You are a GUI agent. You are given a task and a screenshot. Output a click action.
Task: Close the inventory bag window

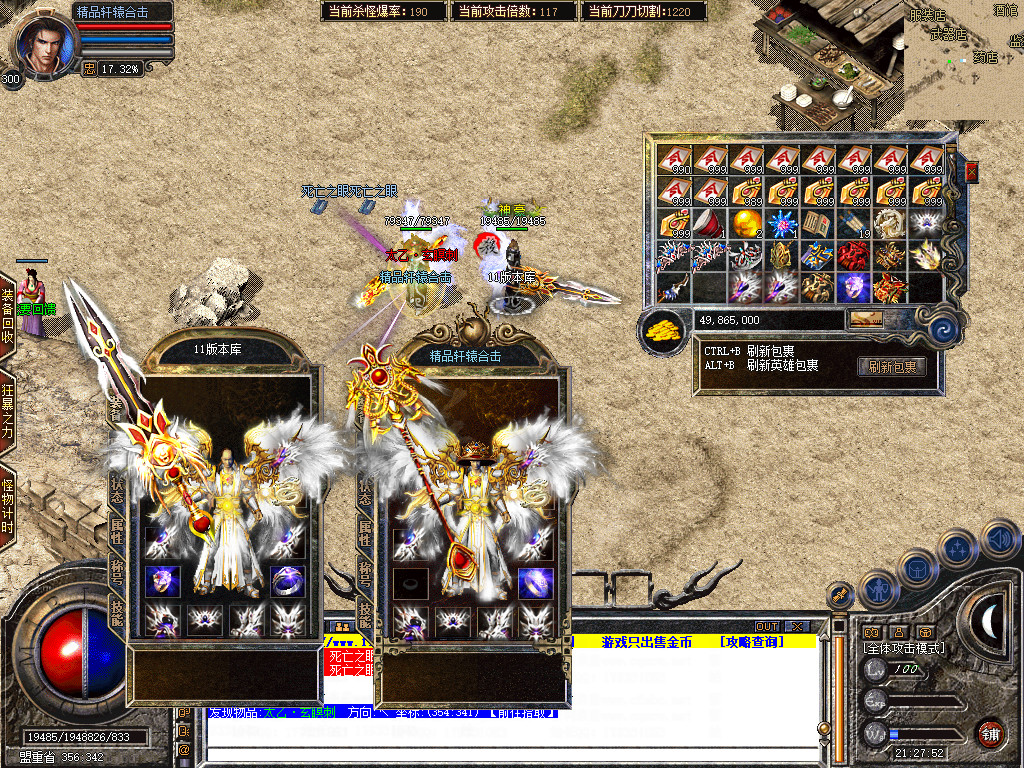970,172
